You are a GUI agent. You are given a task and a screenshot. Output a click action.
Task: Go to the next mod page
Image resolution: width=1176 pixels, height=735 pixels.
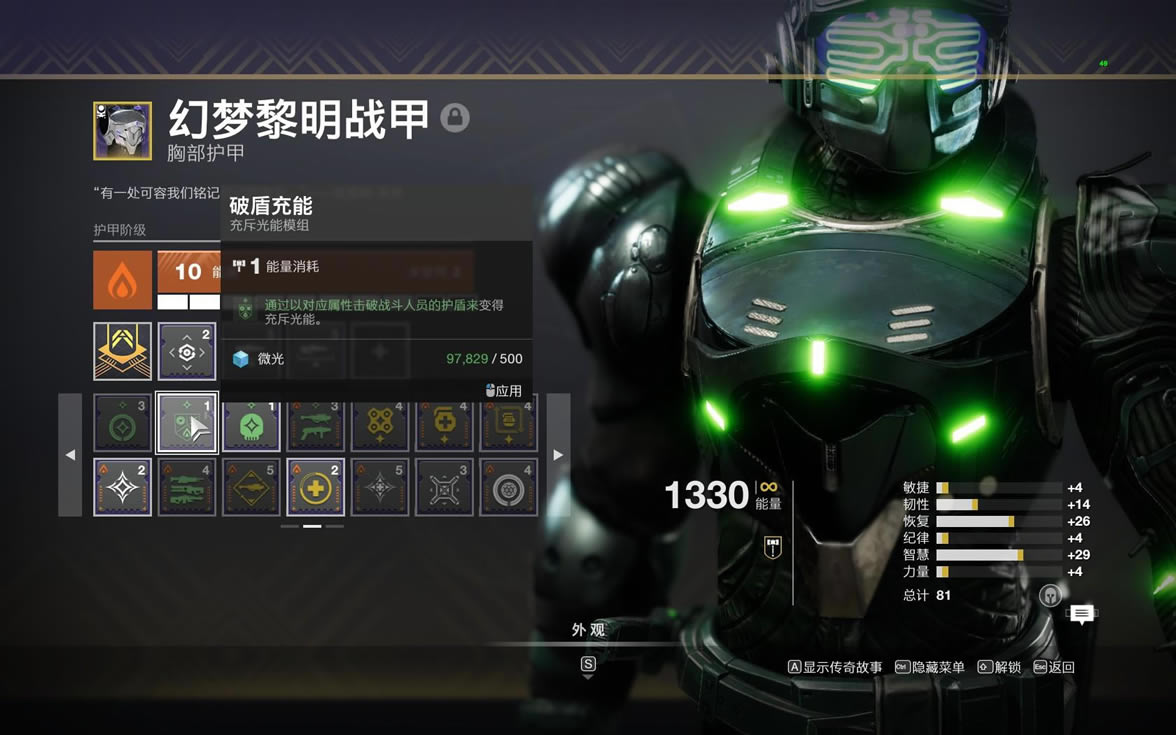(x=558, y=455)
